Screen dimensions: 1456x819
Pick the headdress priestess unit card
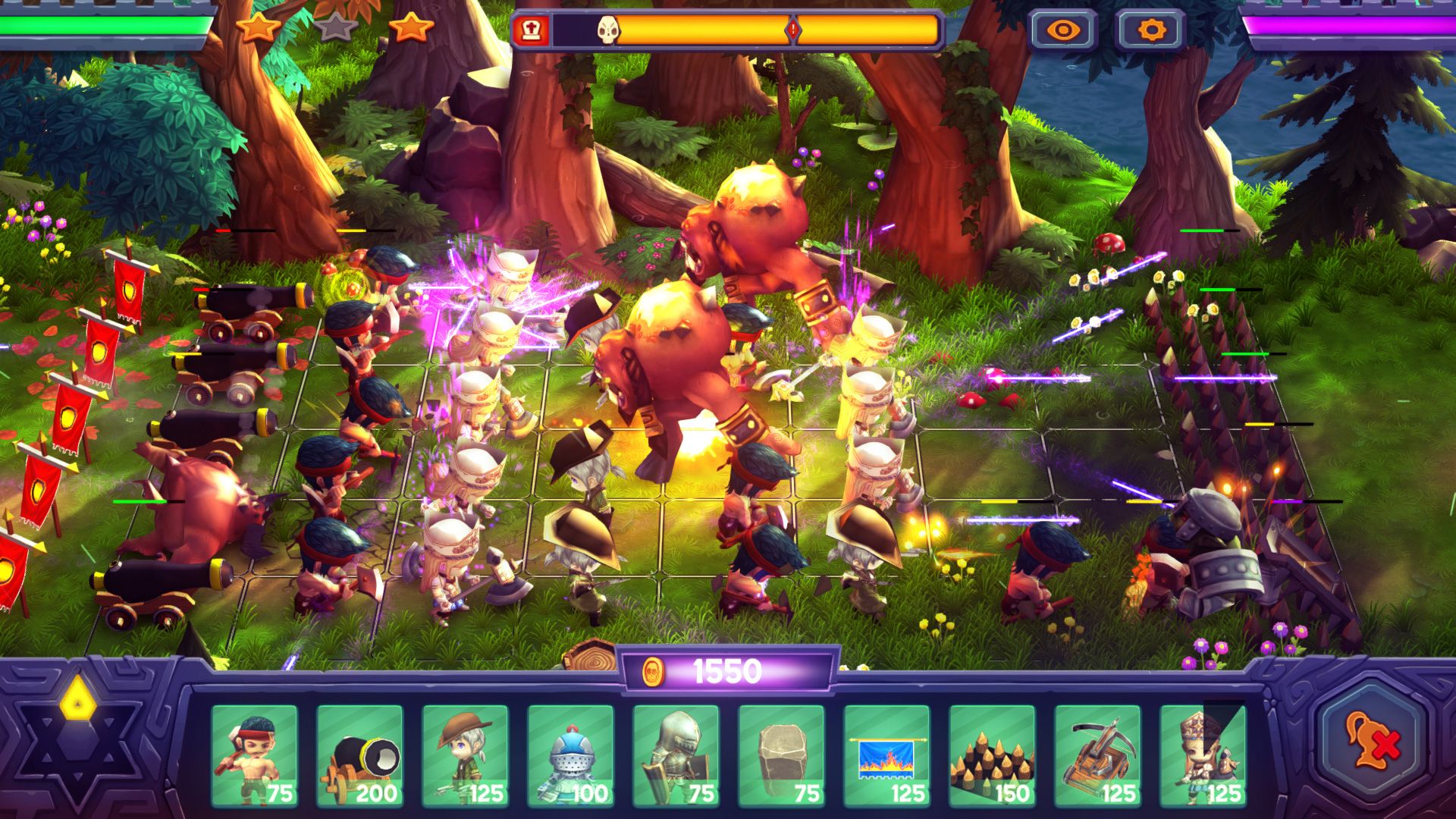[x=1203, y=755]
